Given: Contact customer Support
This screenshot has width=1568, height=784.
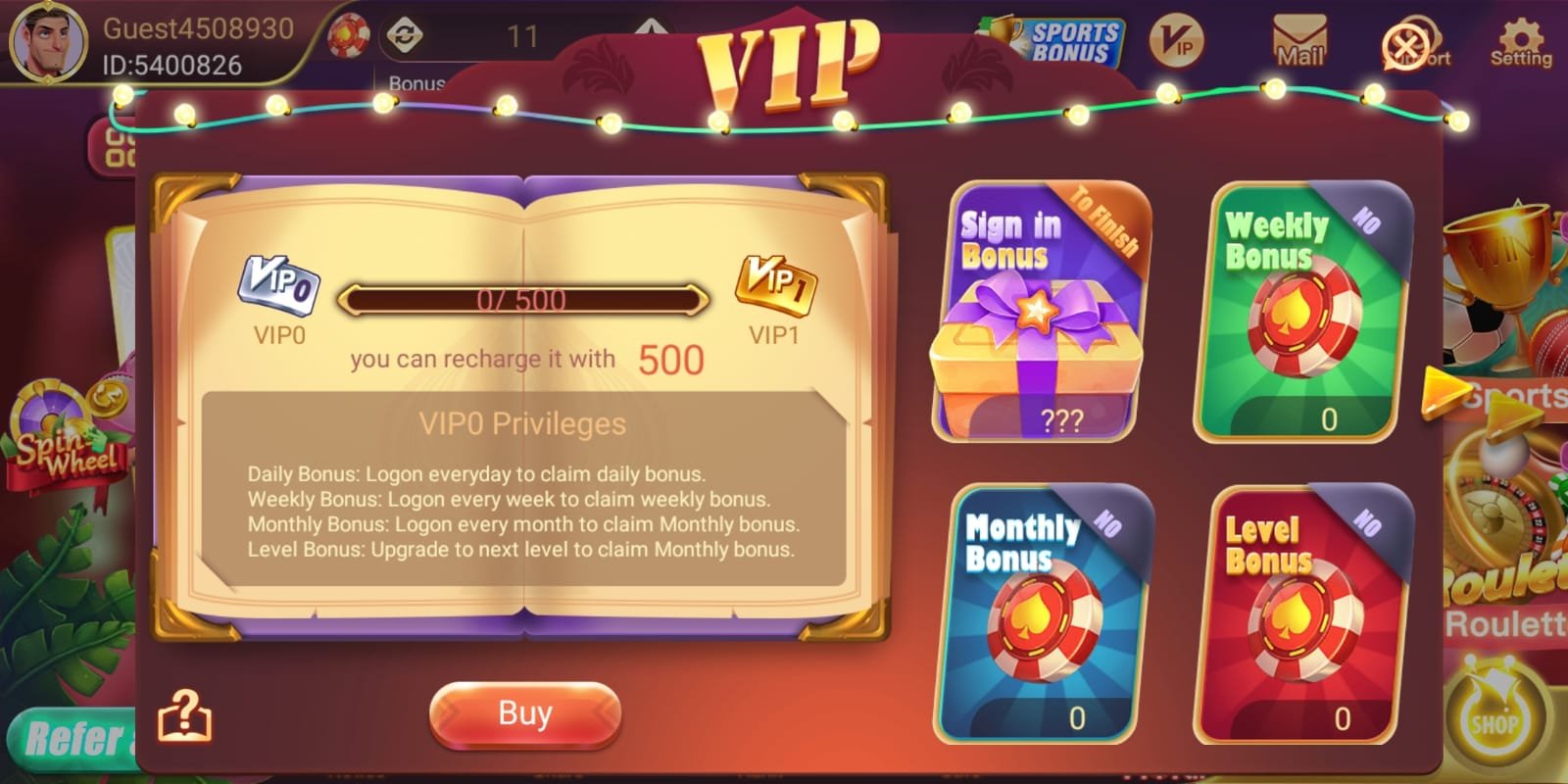Looking at the screenshot, I should click(1404, 44).
